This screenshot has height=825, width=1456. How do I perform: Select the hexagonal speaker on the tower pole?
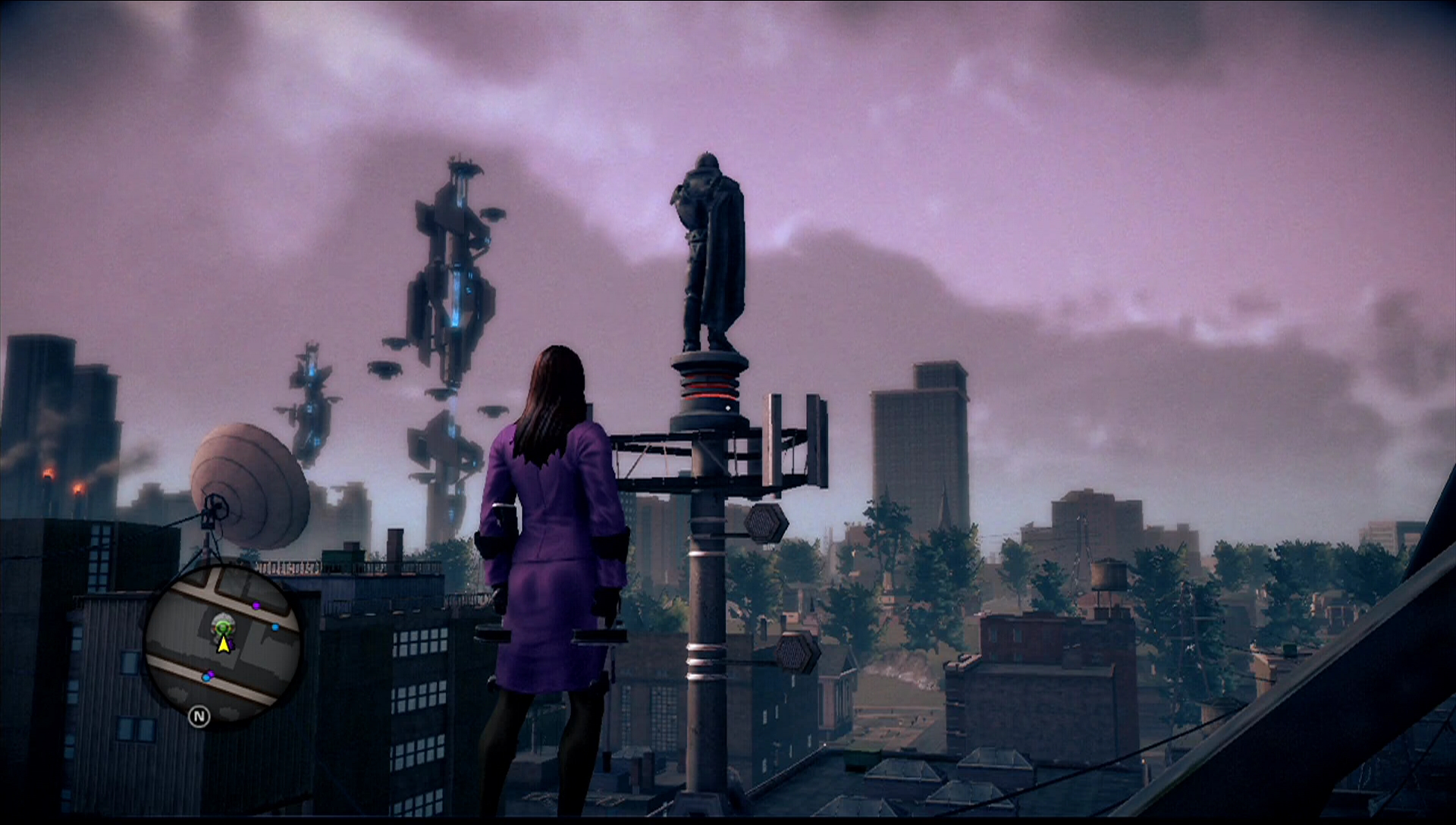click(764, 521)
